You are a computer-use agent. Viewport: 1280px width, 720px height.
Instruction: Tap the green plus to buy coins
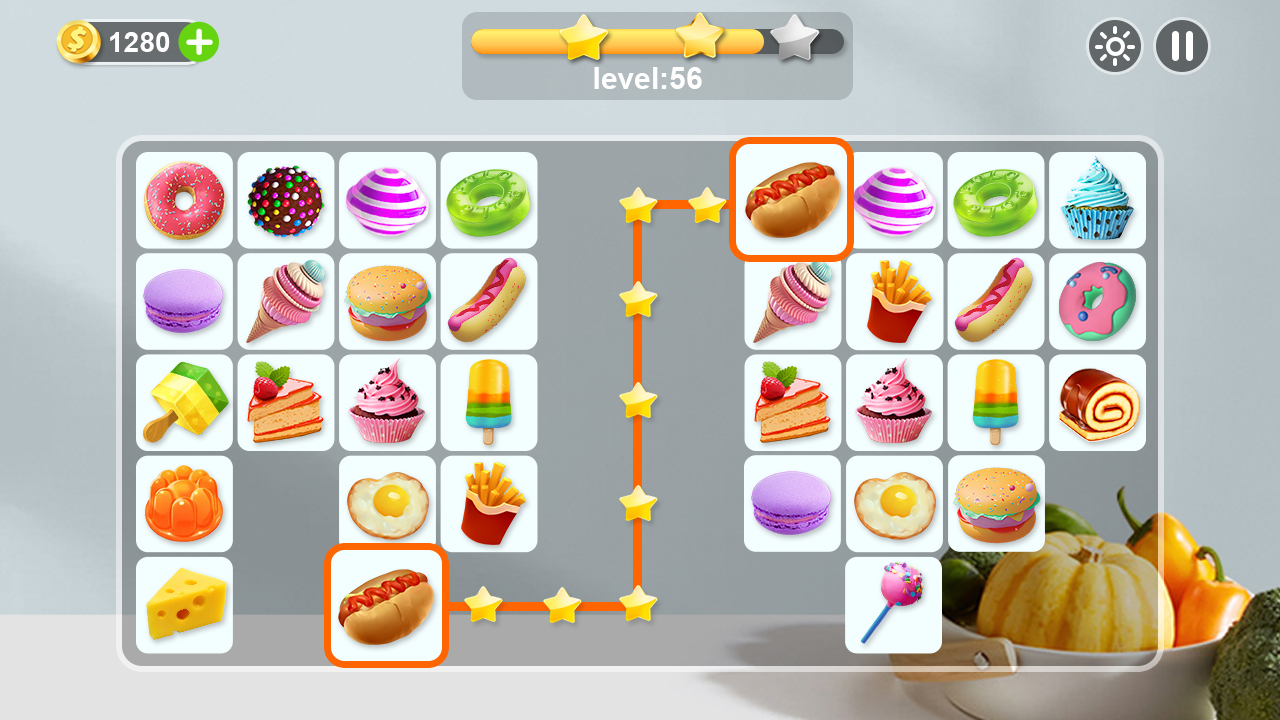tap(199, 43)
